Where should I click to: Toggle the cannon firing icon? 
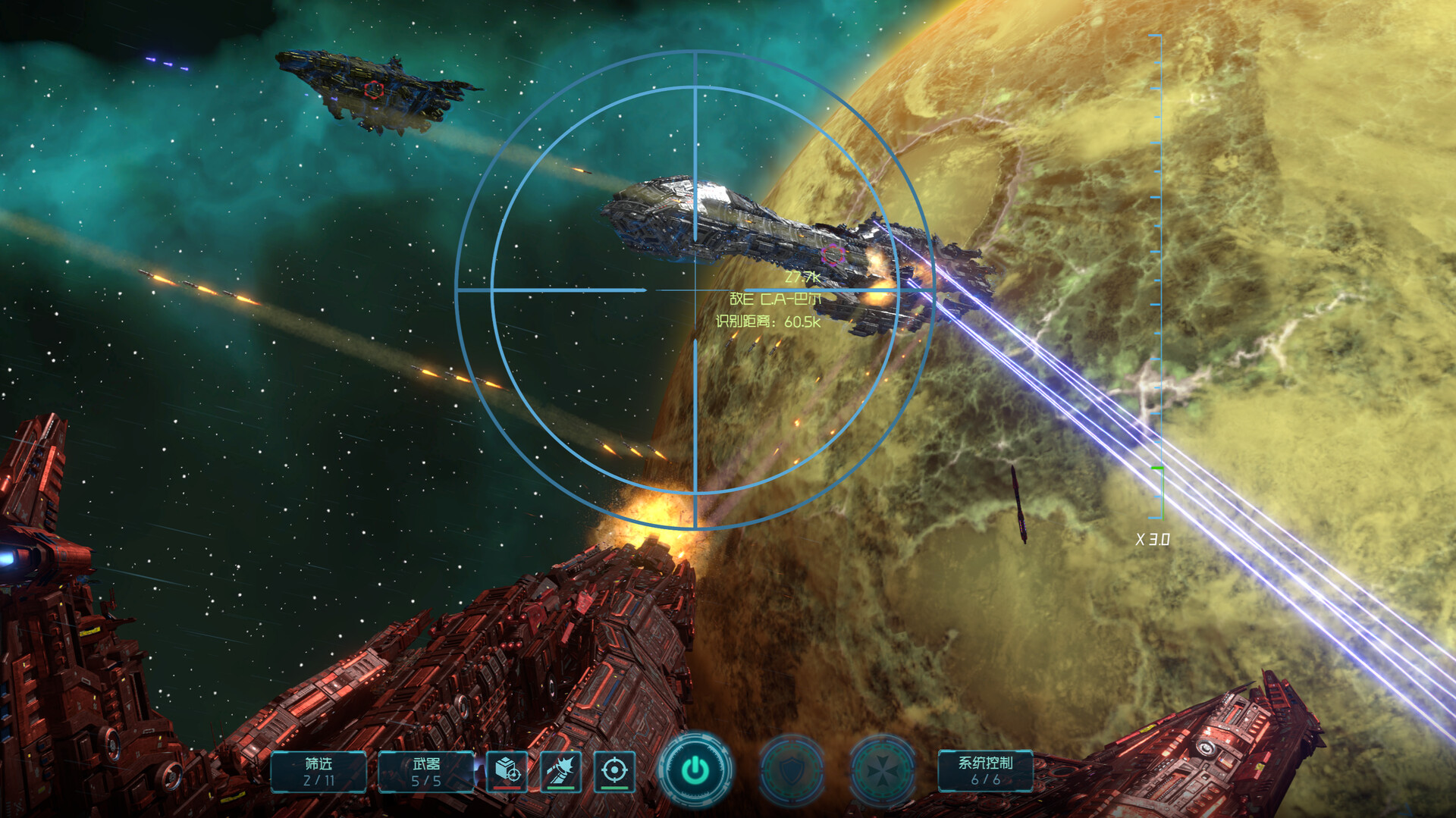[x=560, y=771]
